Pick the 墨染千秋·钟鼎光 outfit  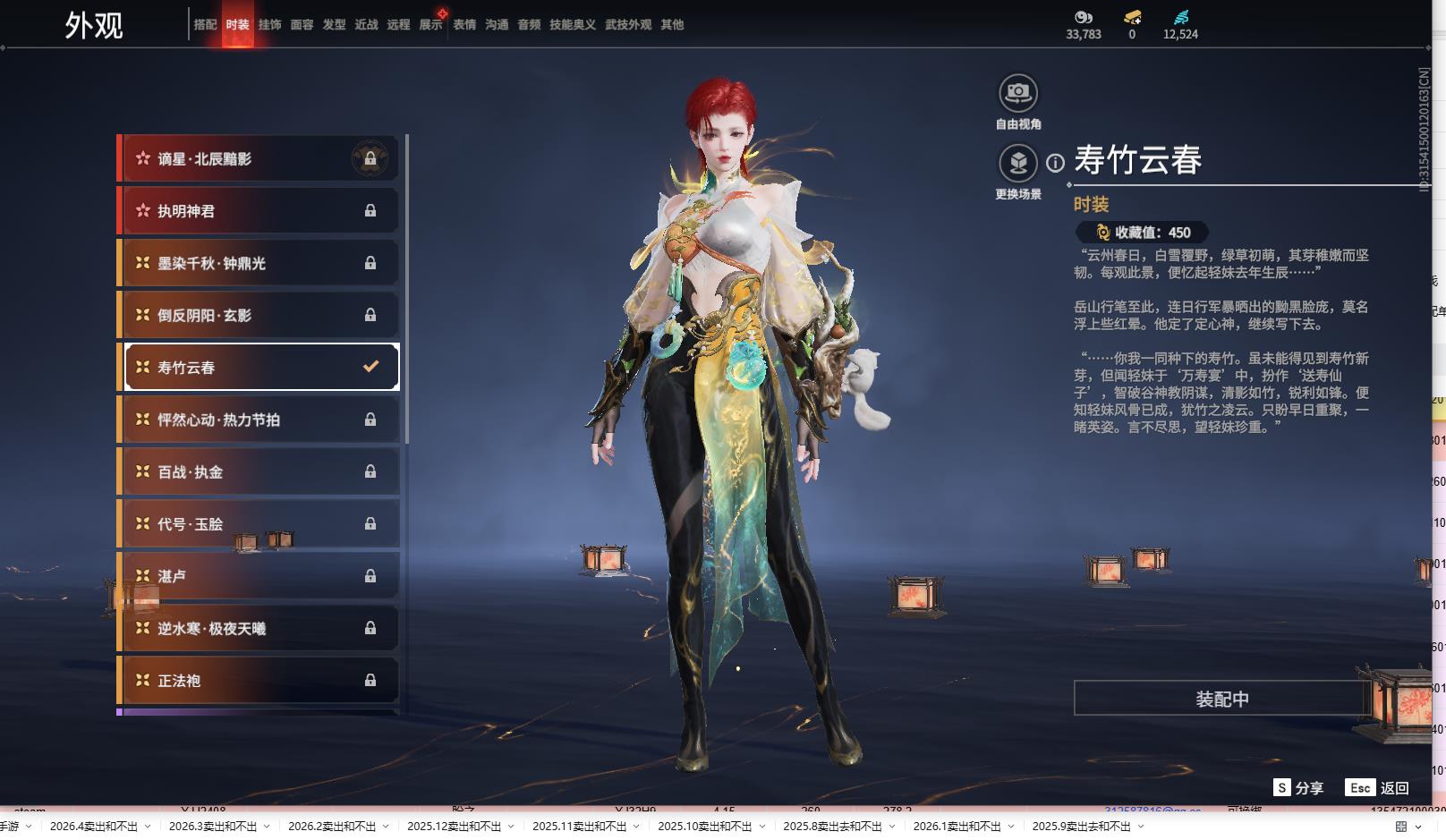(x=259, y=263)
